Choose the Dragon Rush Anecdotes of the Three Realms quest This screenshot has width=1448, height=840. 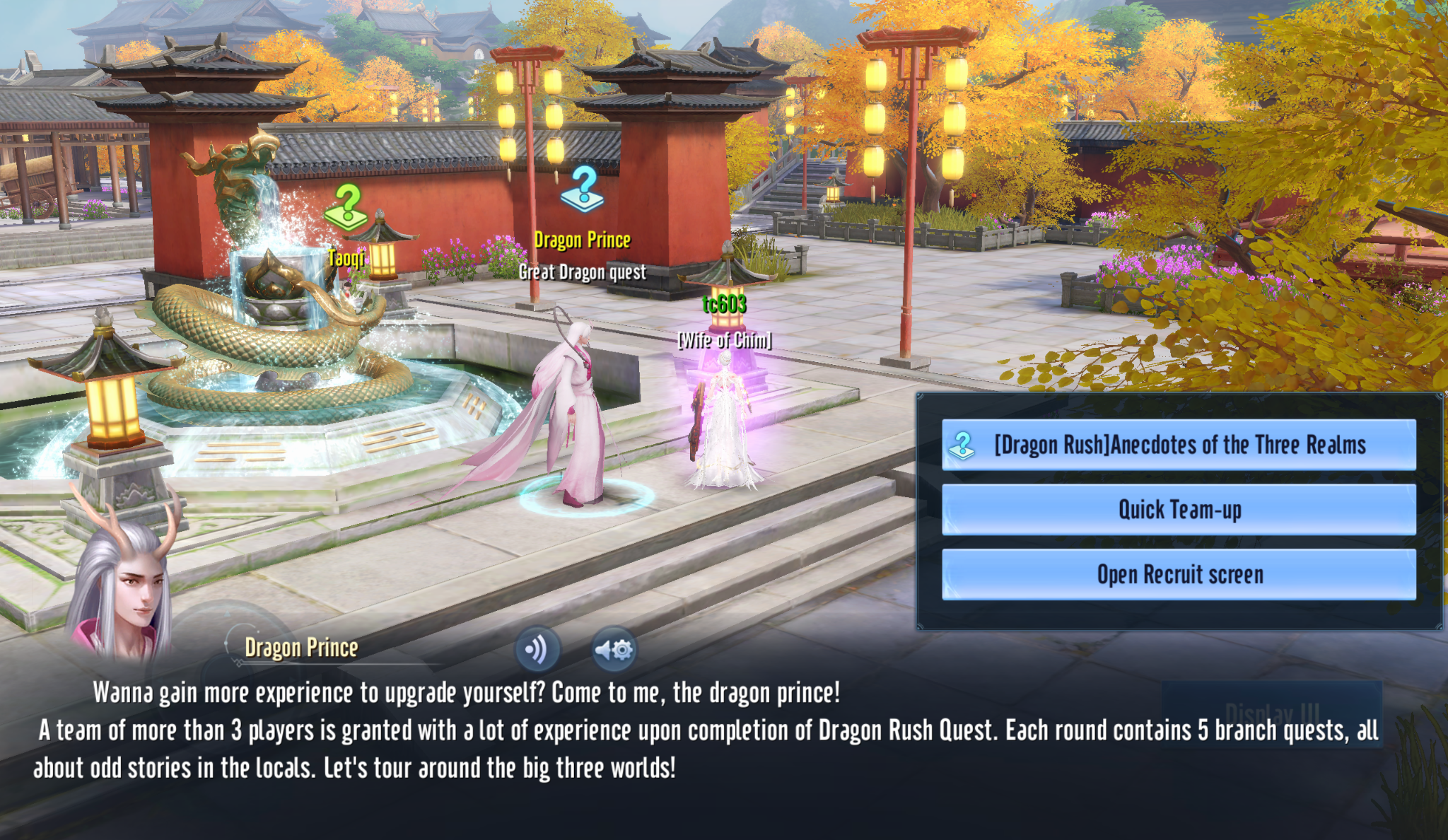point(1179,445)
